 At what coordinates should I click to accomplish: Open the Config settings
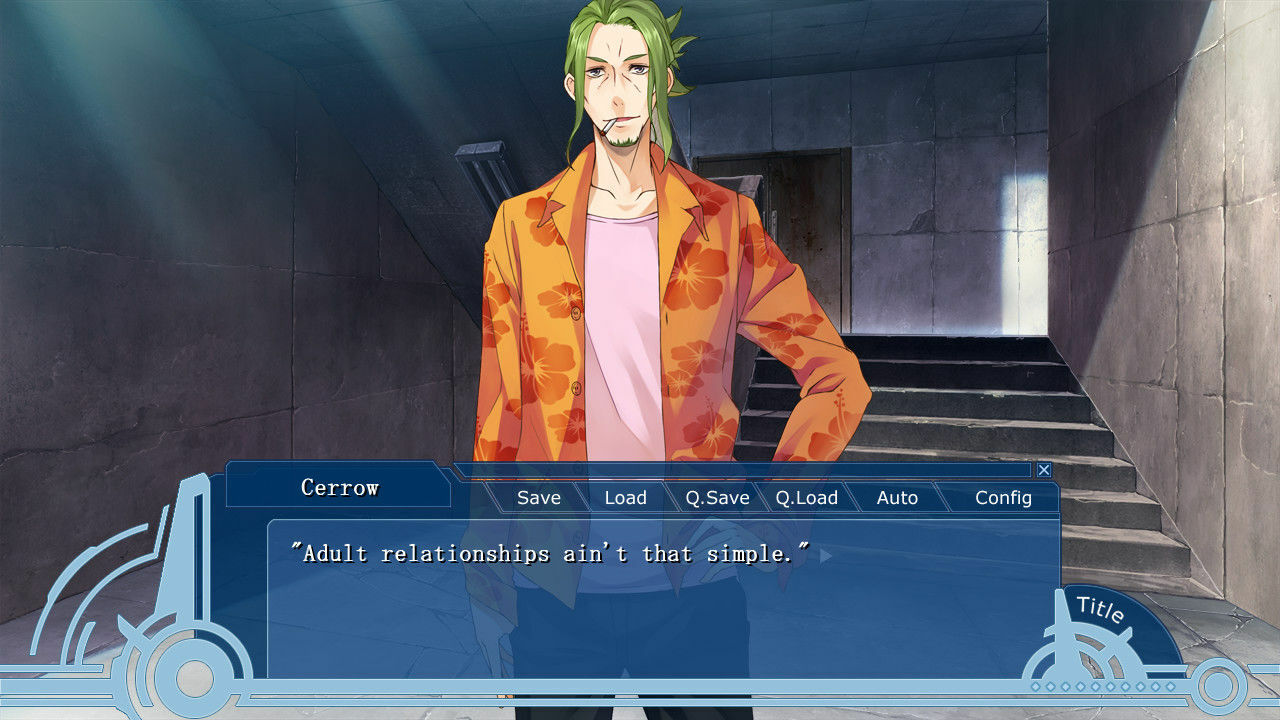[x=1004, y=497]
